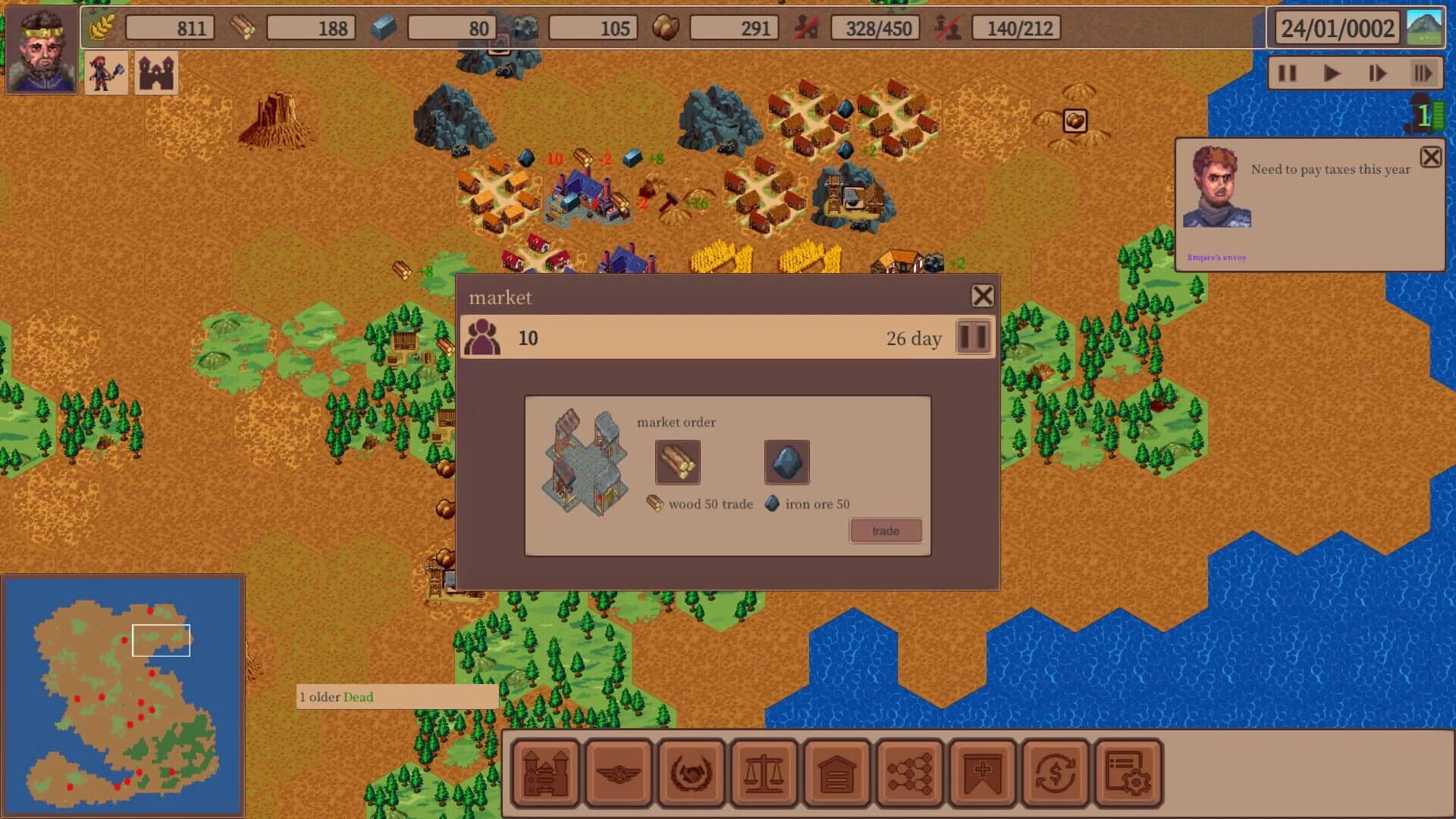
Task: Select the wood resource for the trade
Action: click(677, 463)
